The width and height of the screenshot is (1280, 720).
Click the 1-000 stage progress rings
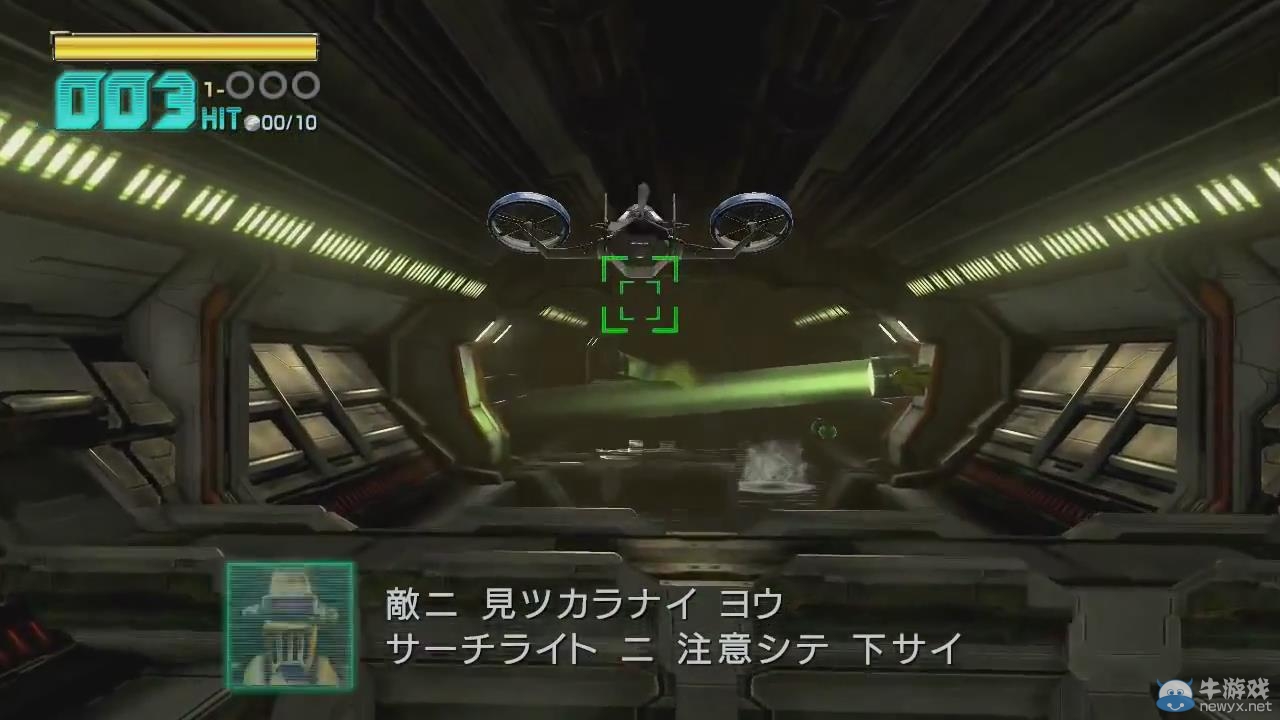click(x=263, y=85)
